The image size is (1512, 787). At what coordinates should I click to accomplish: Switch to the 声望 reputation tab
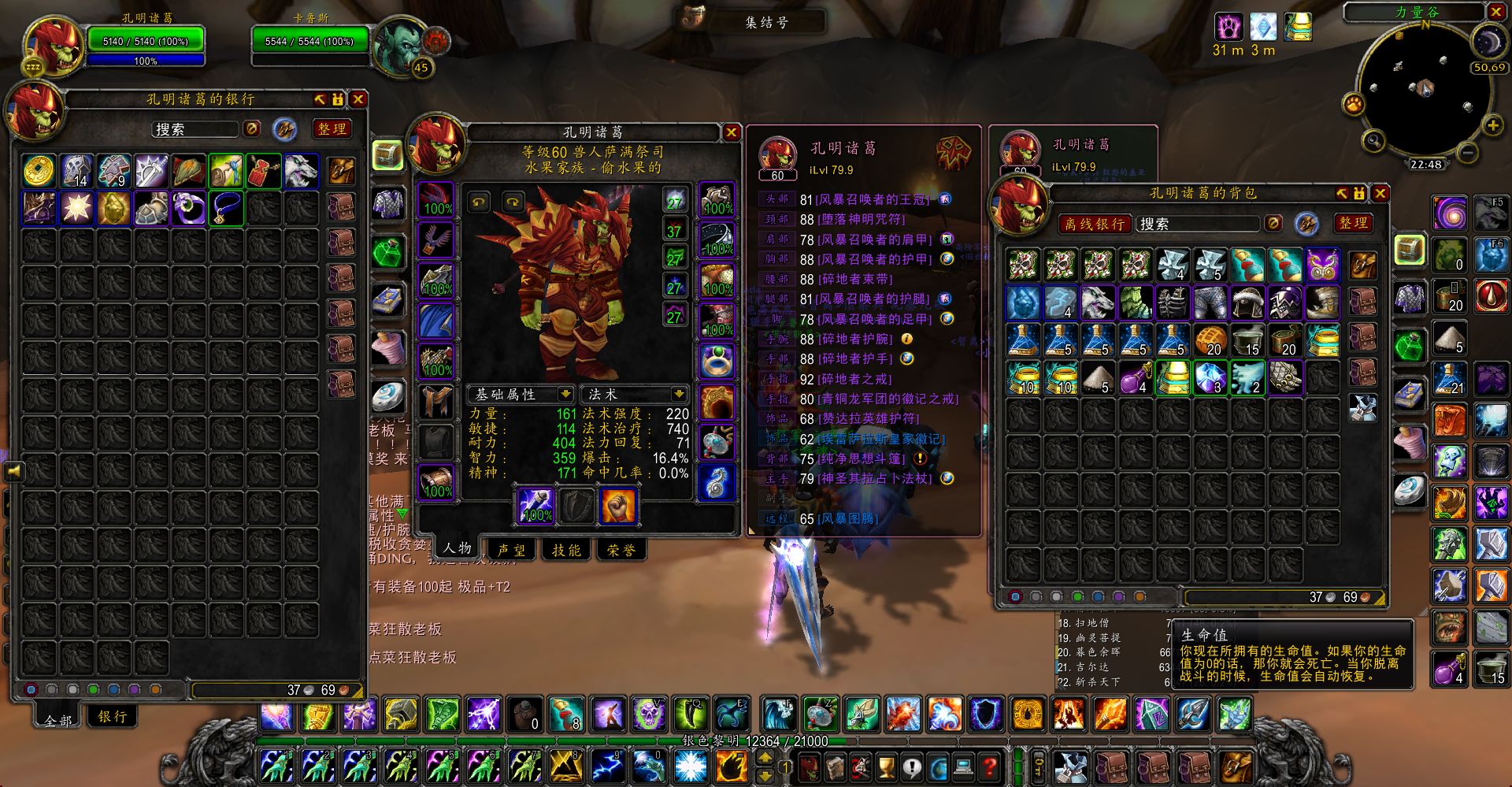point(511,550)
